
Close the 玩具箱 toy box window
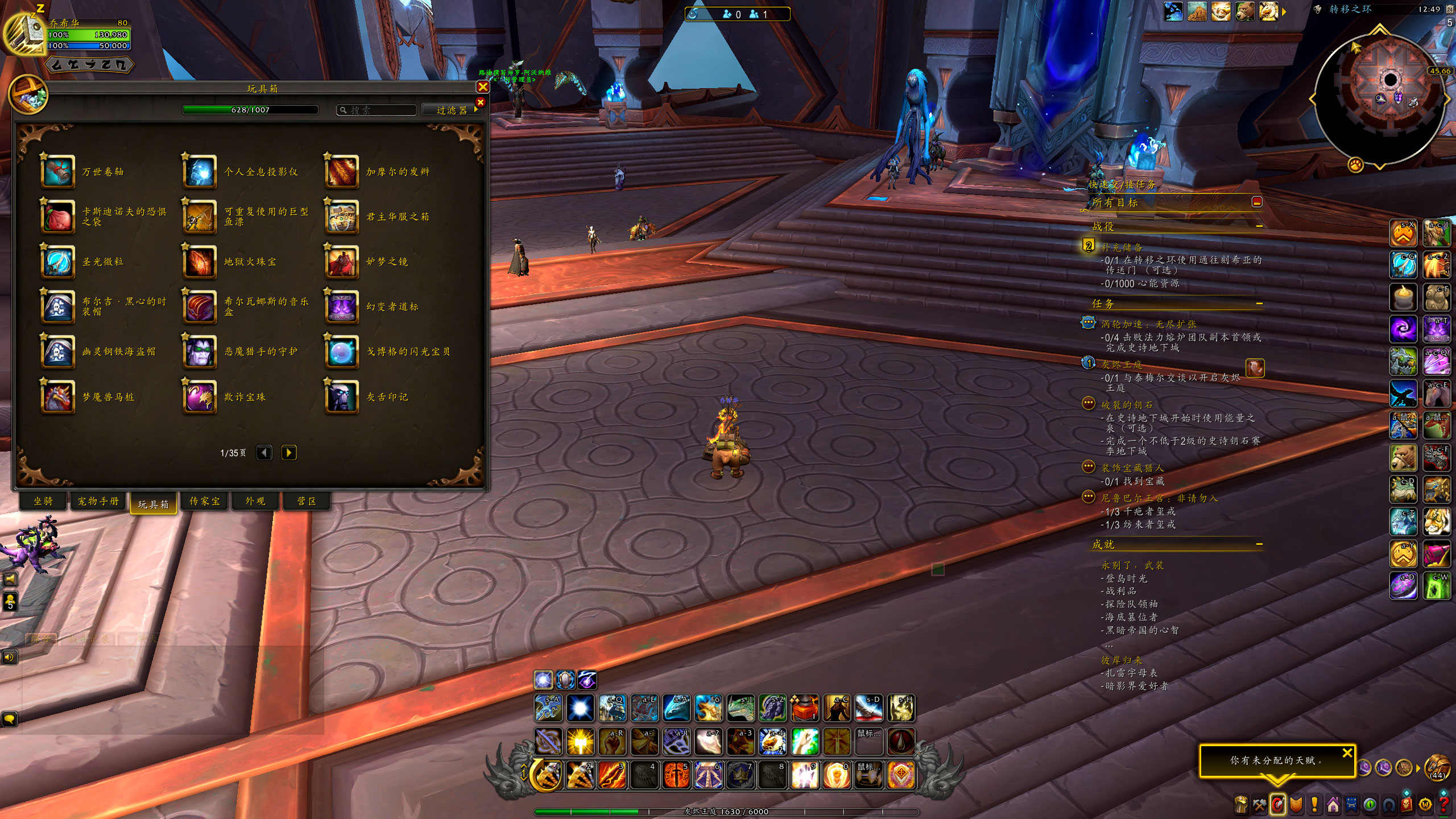coord(482,87)
